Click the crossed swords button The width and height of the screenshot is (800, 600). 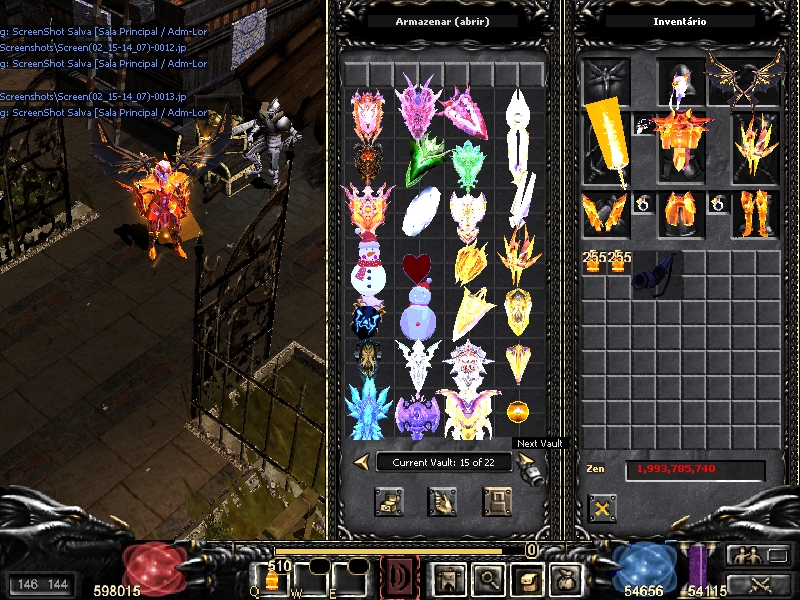point(759,584)
